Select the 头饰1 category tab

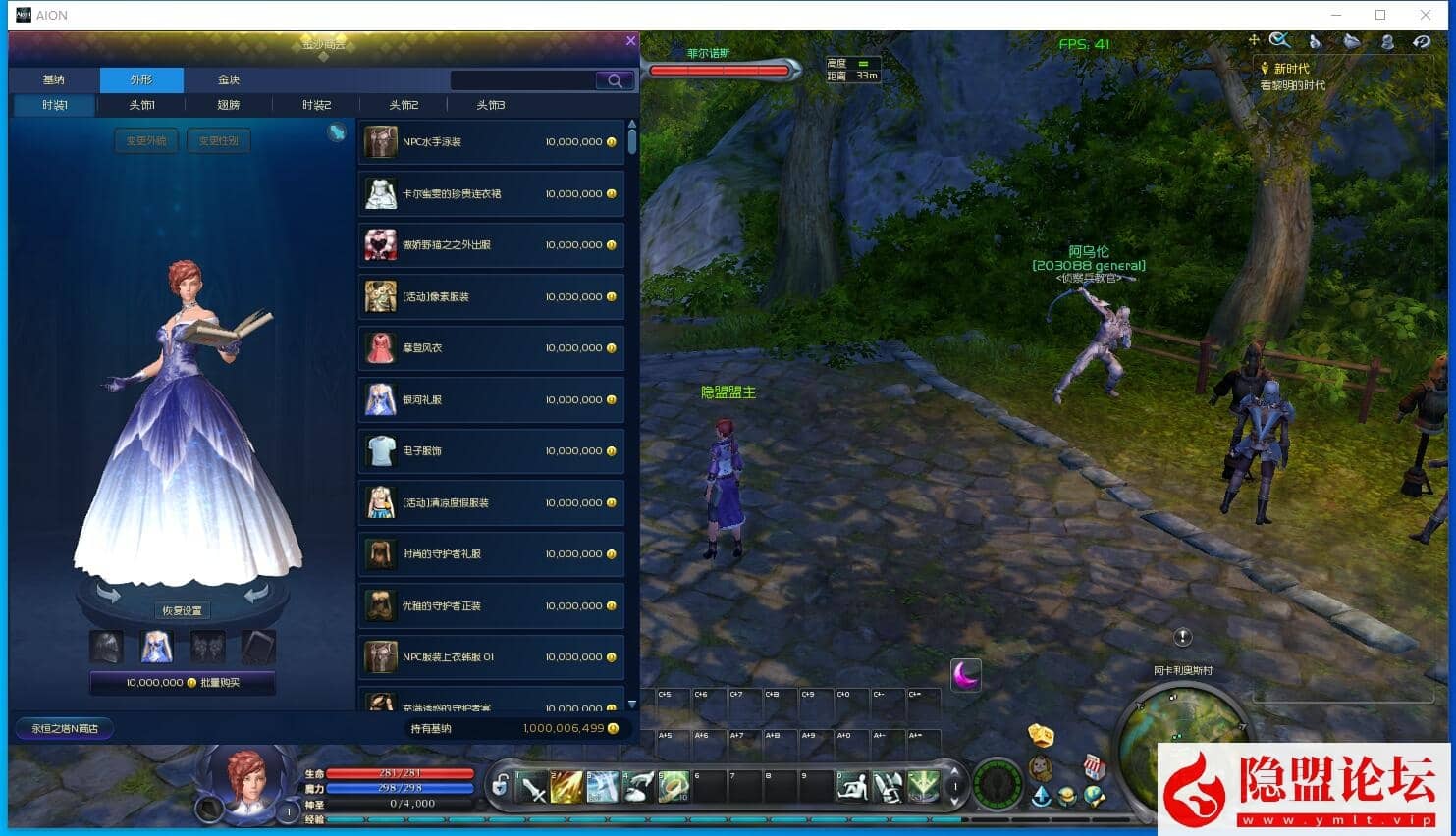pos(141,105)
